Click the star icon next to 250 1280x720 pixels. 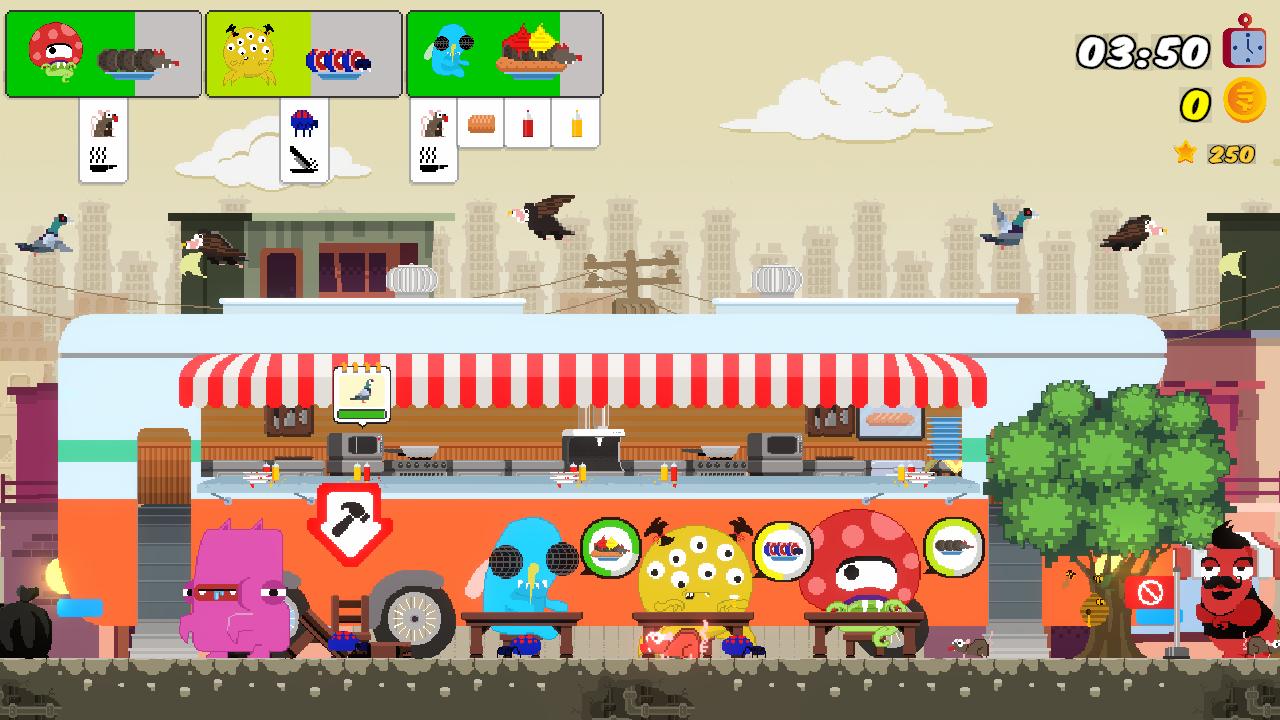point(1185,153)
